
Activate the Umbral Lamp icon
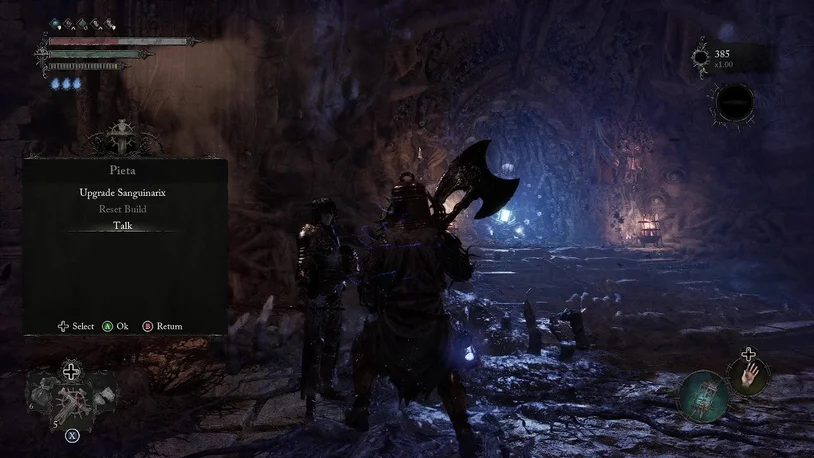pyautogui.click(x=703, y=396)
